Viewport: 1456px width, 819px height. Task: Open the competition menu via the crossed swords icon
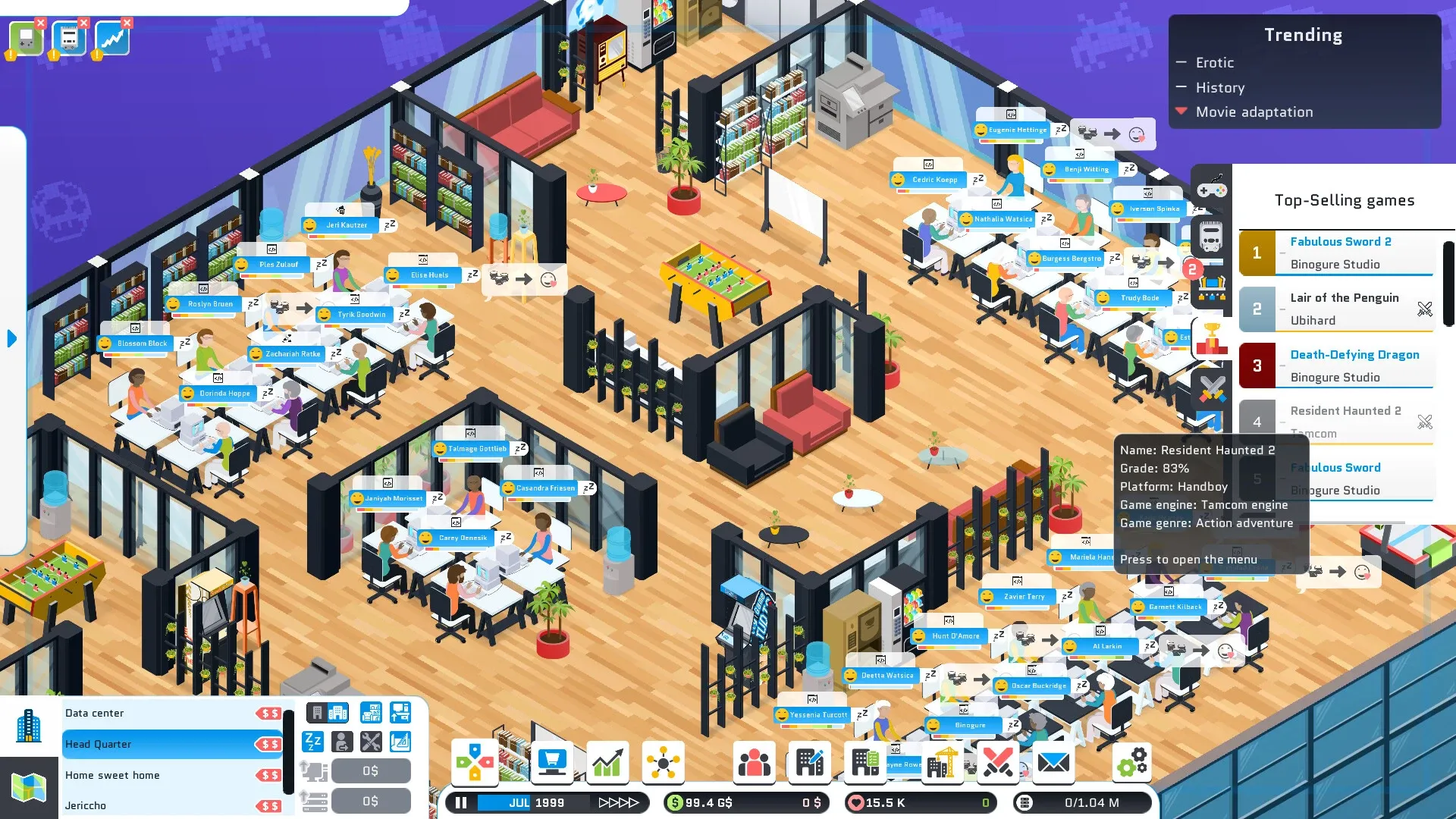(998, 763)
